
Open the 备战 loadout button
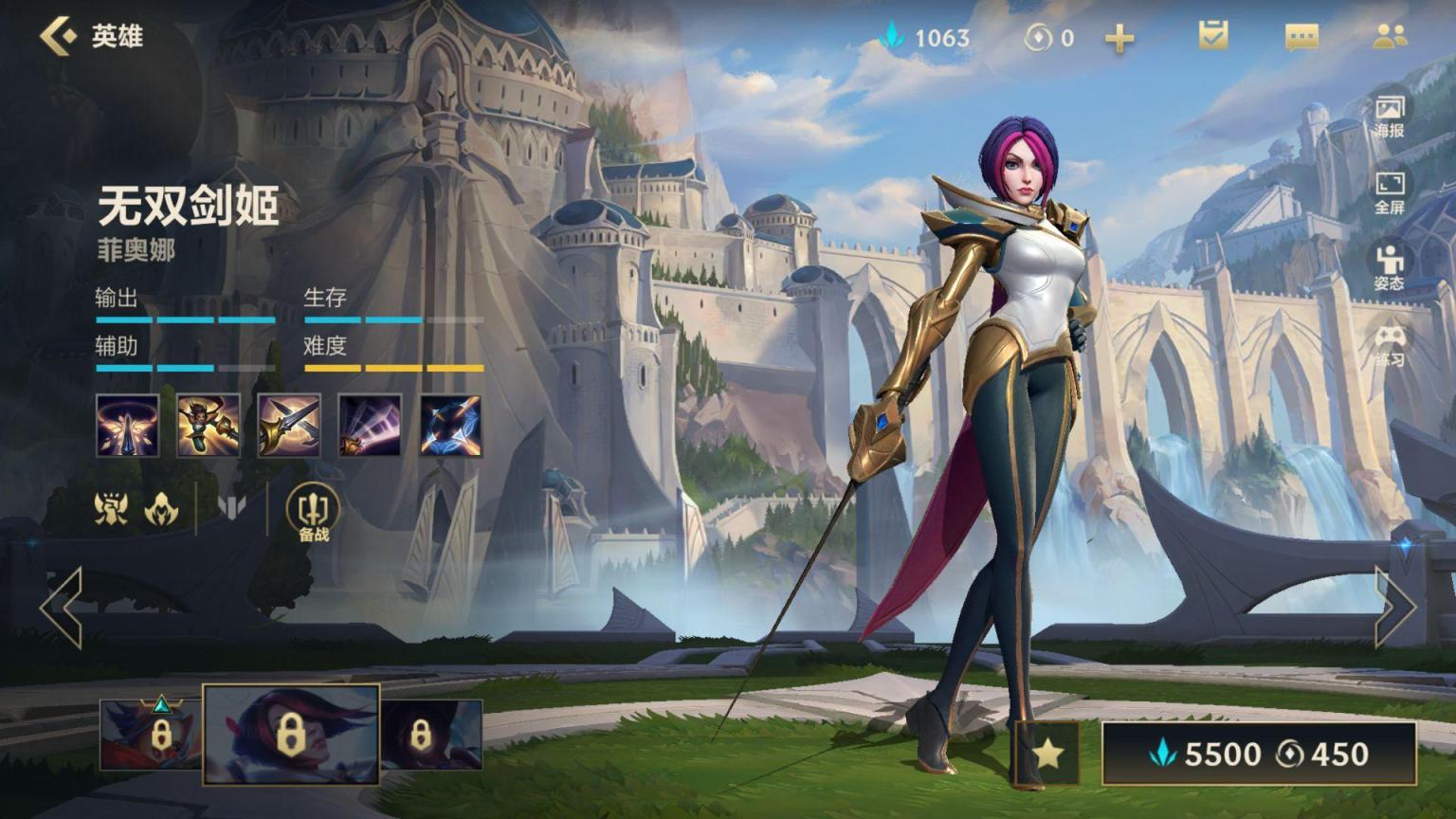[x=313, y=513]
